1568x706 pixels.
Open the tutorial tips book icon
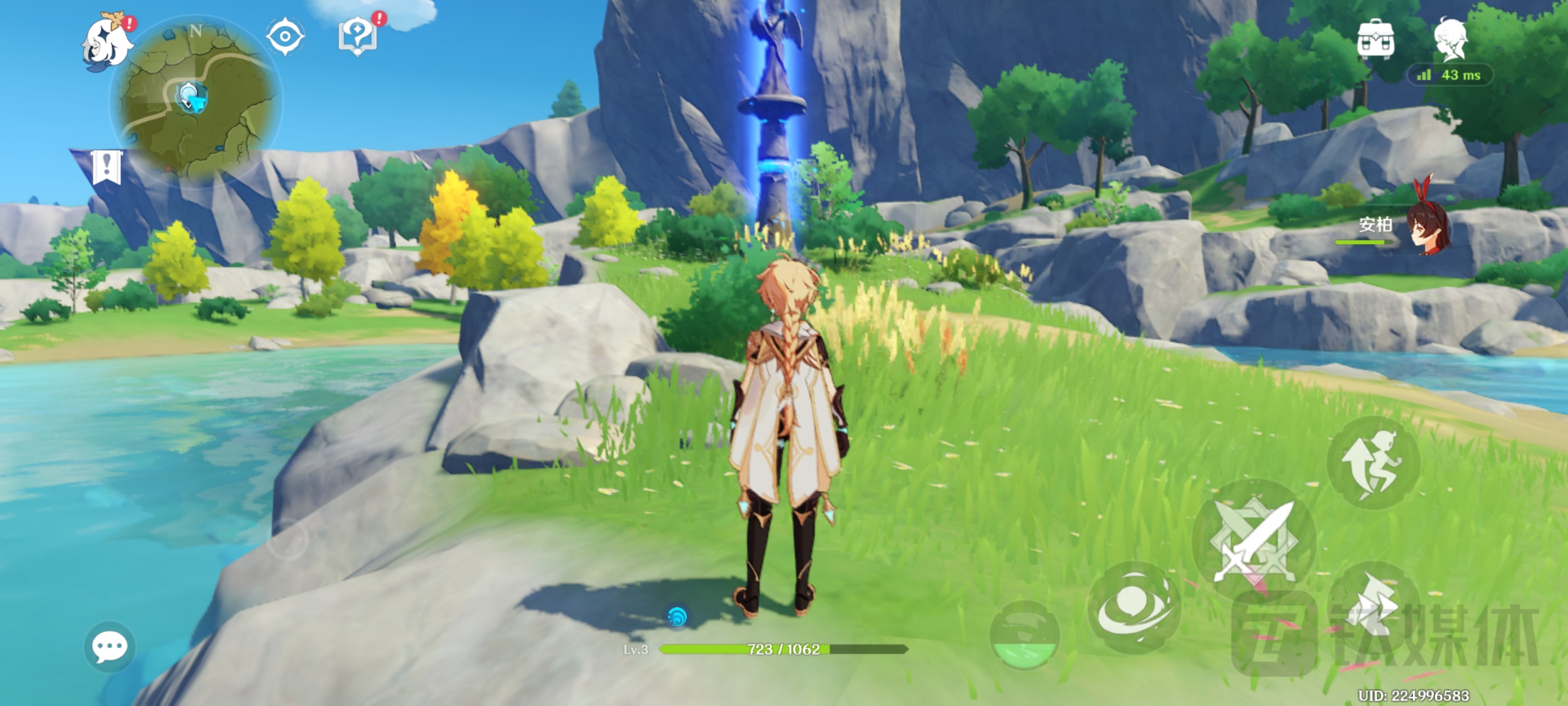point(358,35)
